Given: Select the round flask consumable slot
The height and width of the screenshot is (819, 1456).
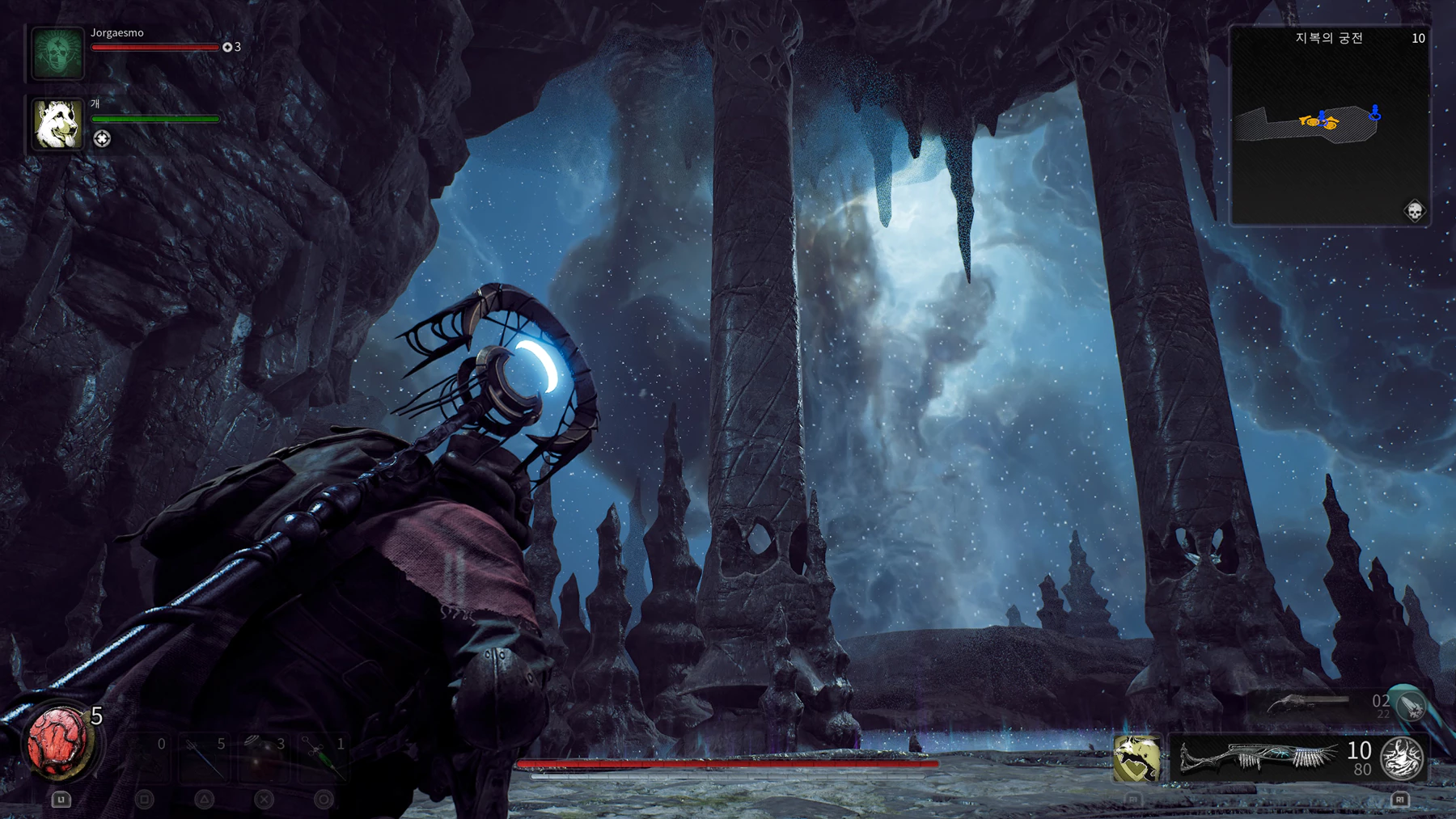Looking at the screenshot, I should [264, 758].
